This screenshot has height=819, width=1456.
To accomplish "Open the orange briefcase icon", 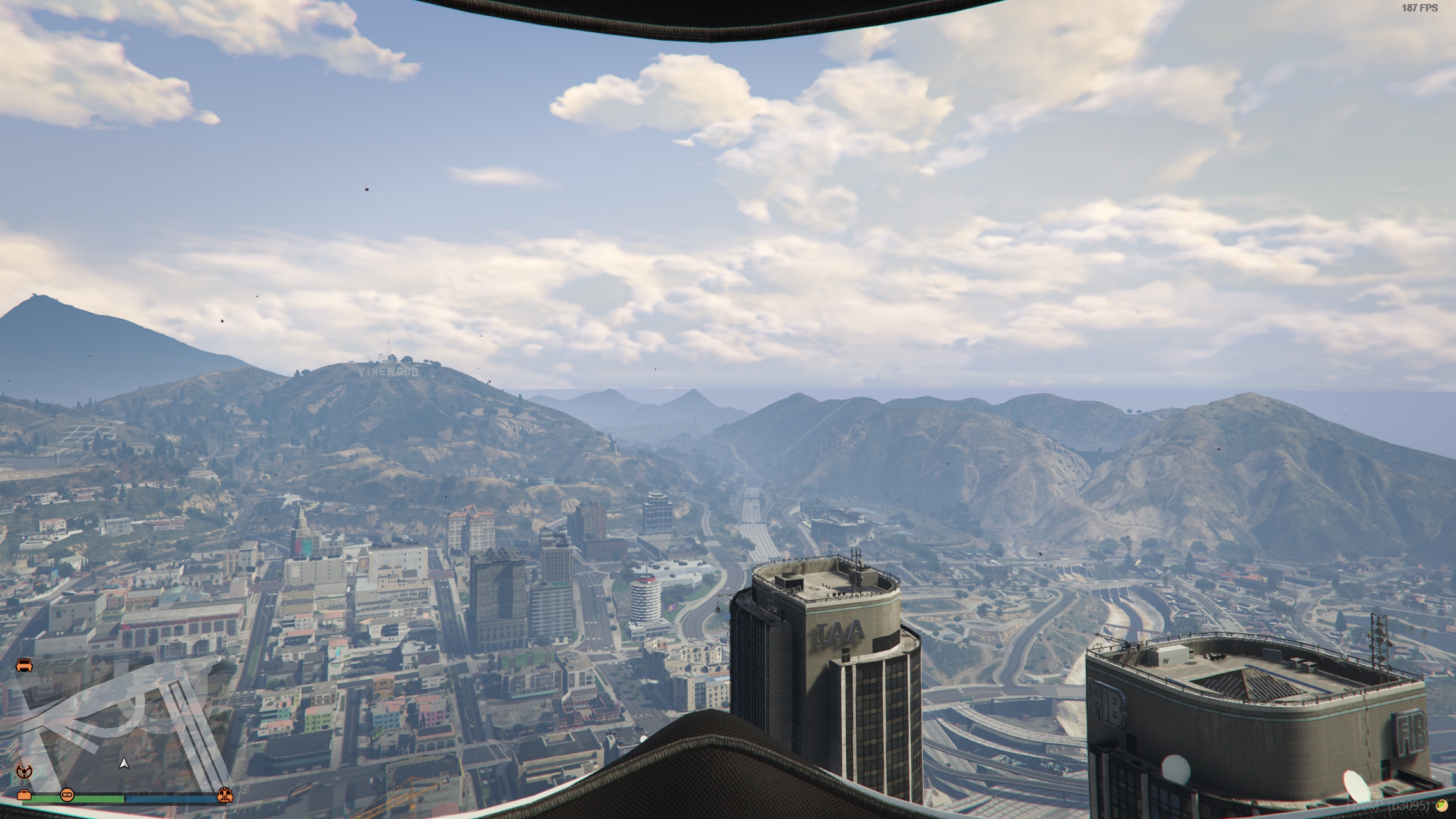I will (24, 795).
